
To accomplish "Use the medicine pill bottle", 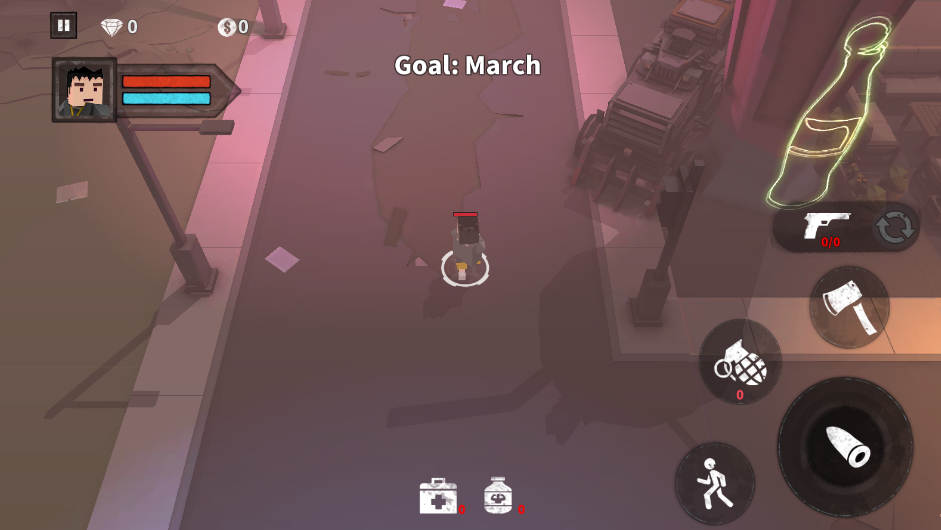I will pyautogui.click(x=498, y=496).
